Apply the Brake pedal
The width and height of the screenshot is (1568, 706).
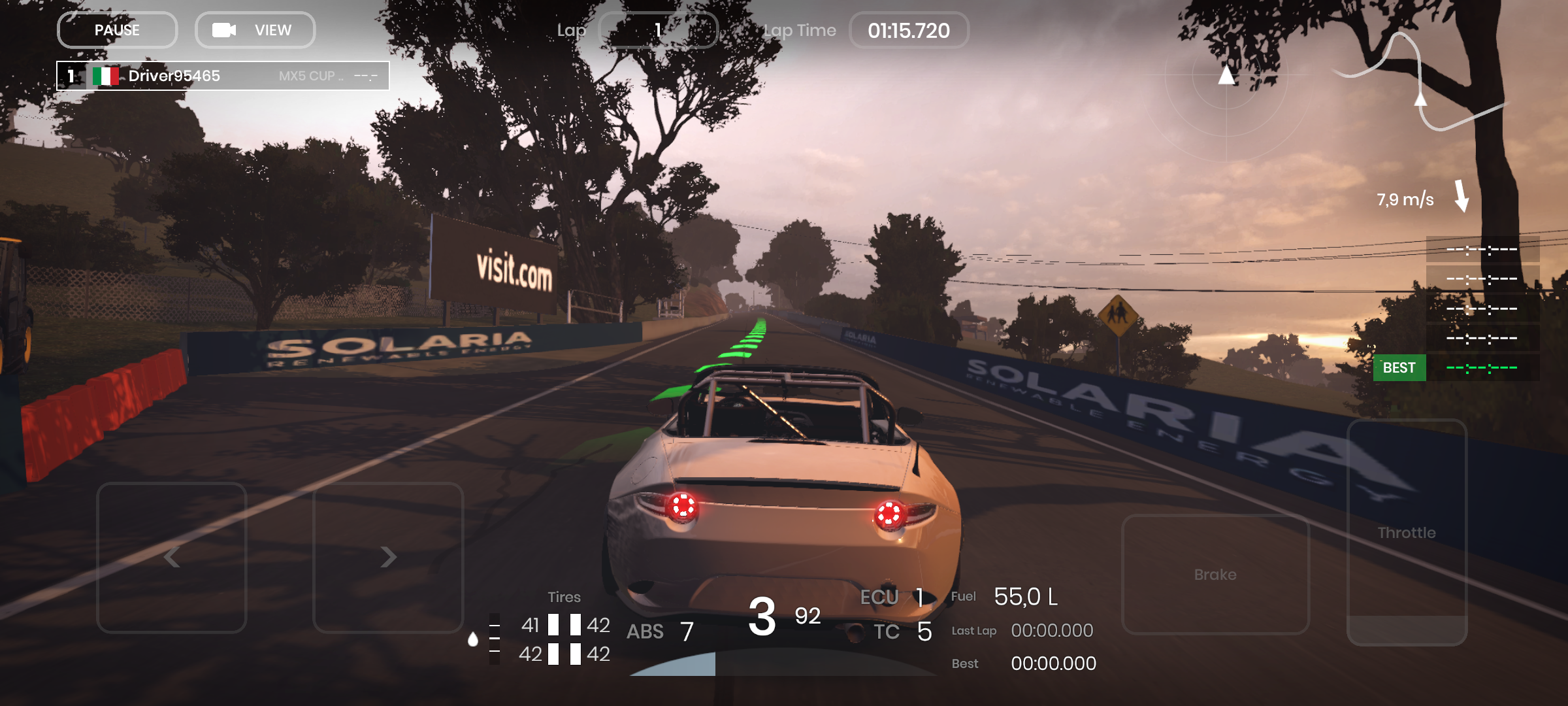(1215, 574)
